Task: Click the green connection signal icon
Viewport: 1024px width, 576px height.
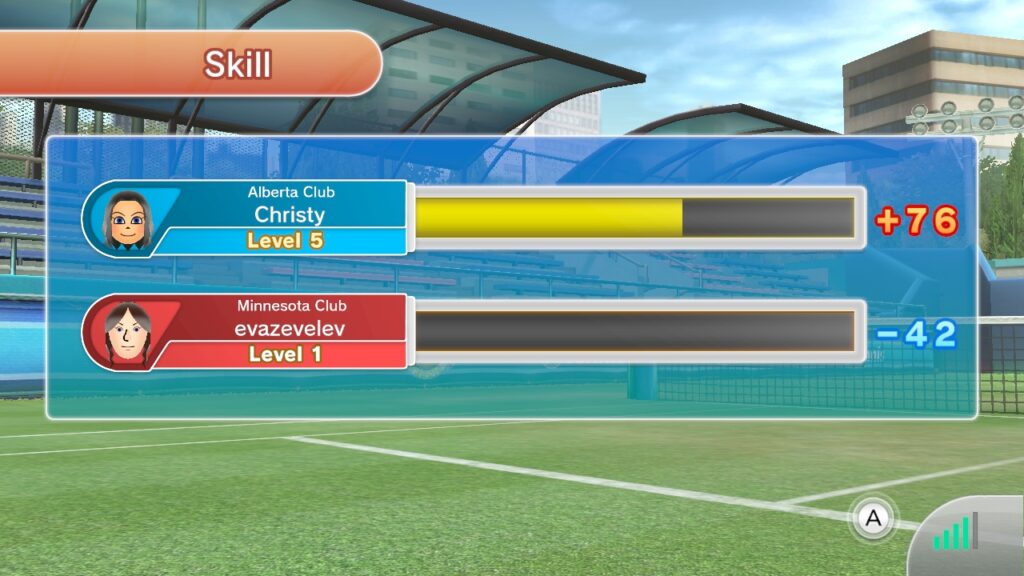Action: click(955, 533)
